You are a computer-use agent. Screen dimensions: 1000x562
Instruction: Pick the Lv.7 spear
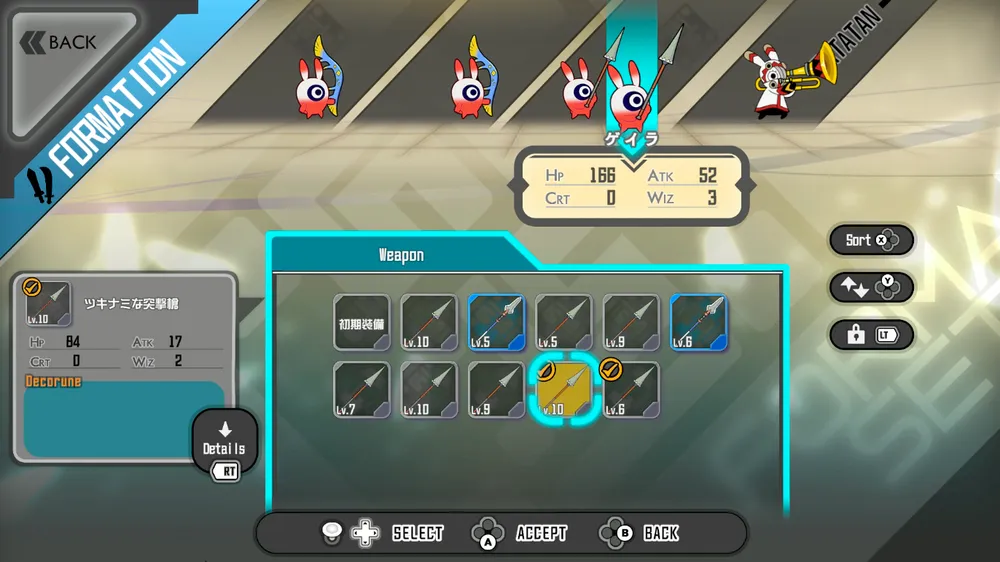click(x=362, y=390)
